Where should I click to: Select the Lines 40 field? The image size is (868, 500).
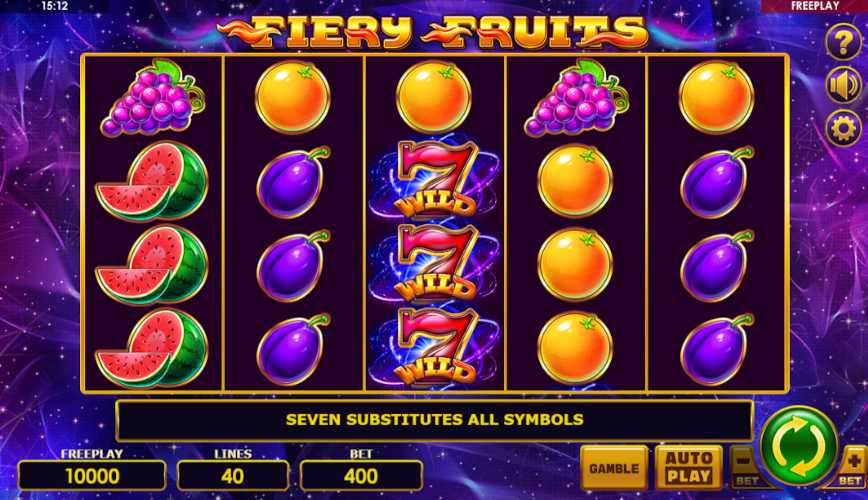pos(233,475)
